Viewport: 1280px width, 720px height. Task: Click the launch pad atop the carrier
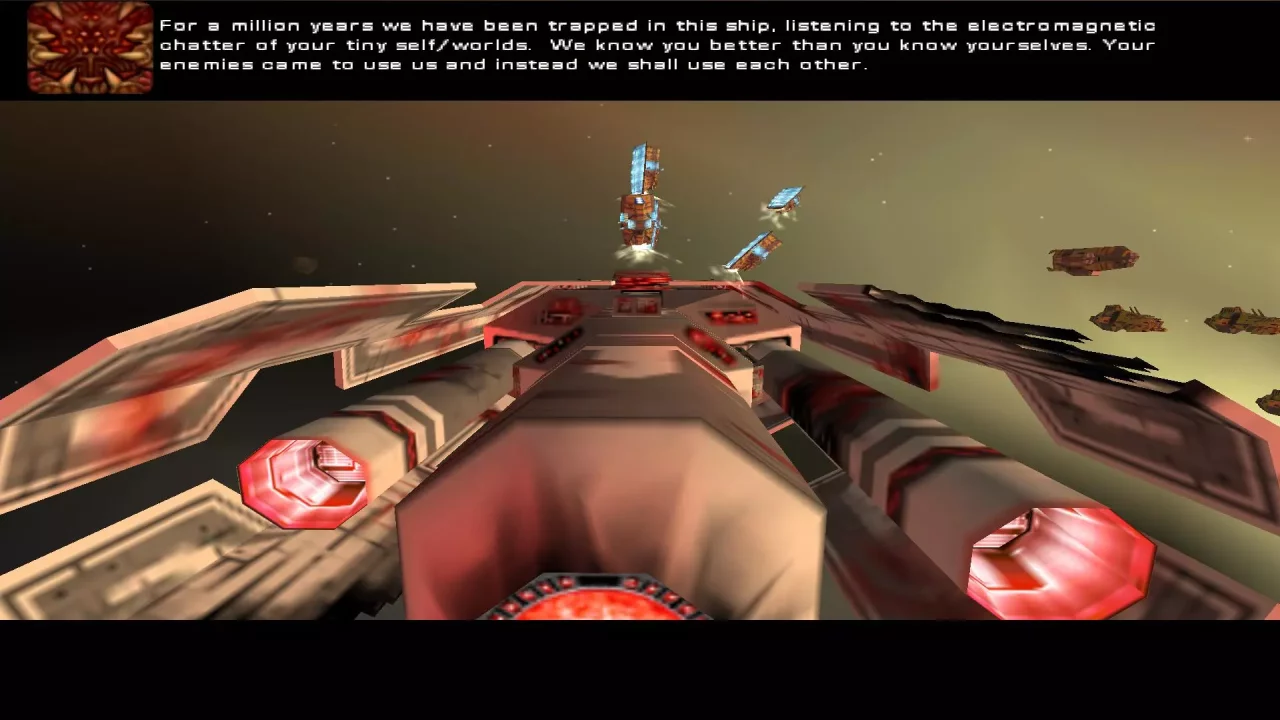click(x=643, y=281)
